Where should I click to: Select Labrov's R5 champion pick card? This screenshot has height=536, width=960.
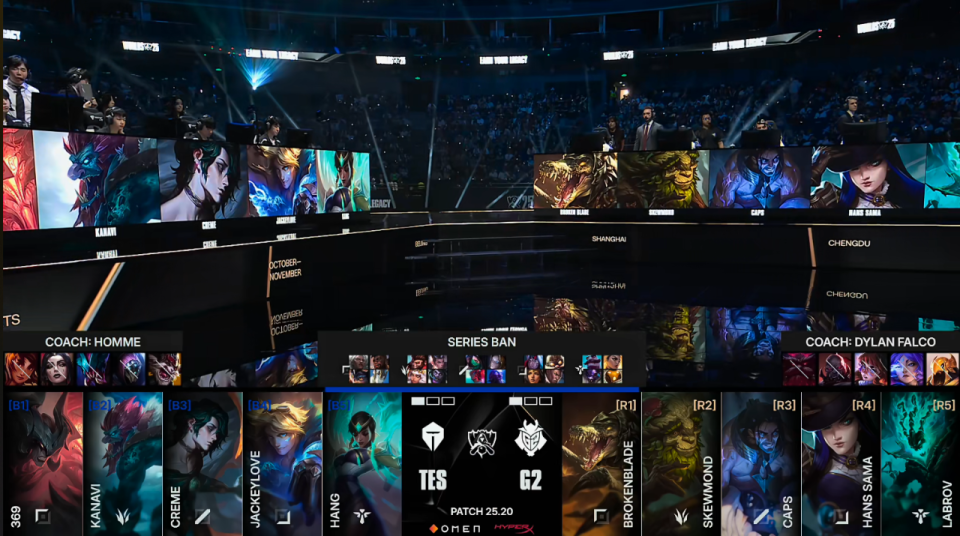click(x=920, y=462)
